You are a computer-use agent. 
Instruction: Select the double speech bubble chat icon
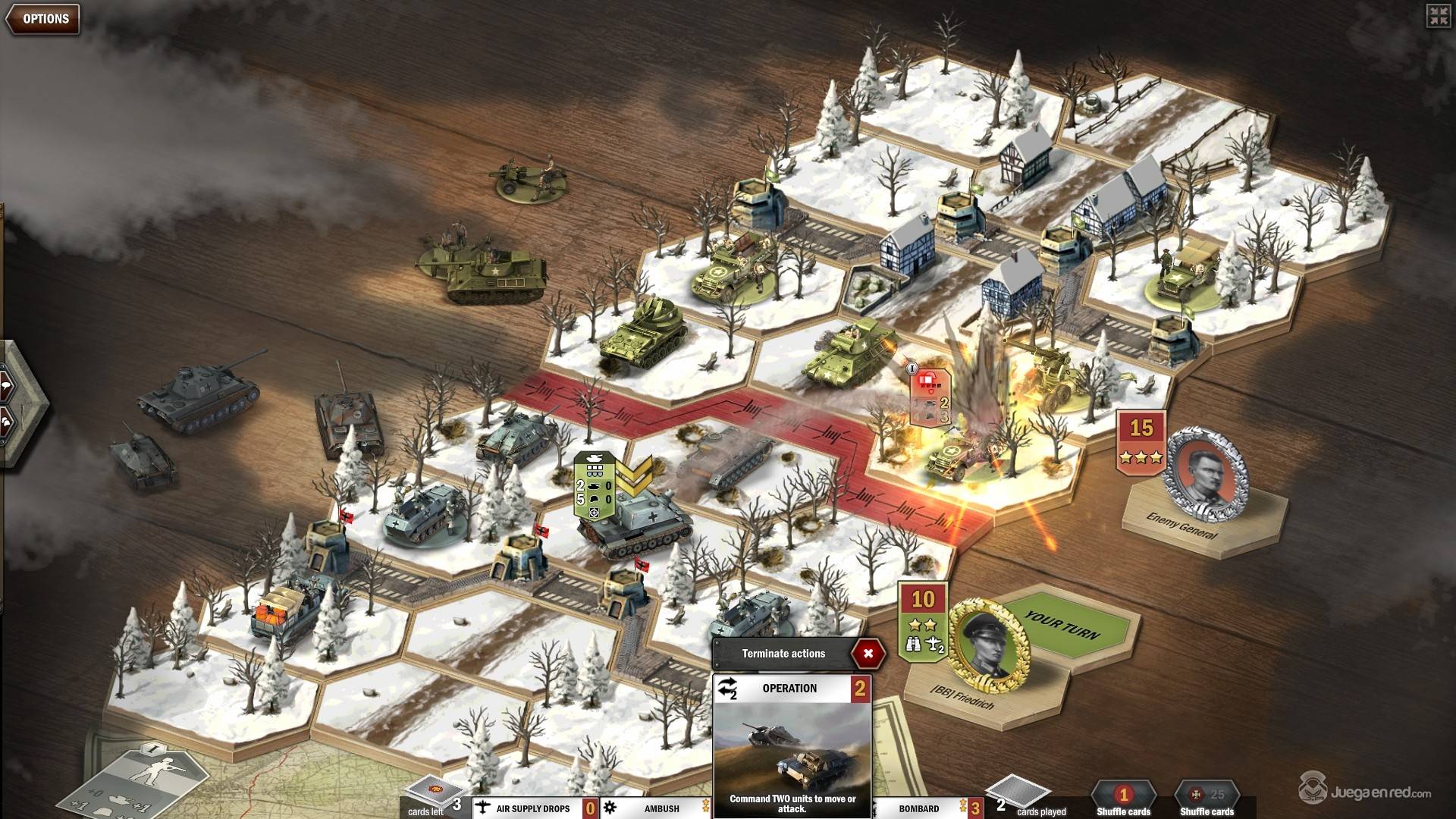(x=6, y=422)
